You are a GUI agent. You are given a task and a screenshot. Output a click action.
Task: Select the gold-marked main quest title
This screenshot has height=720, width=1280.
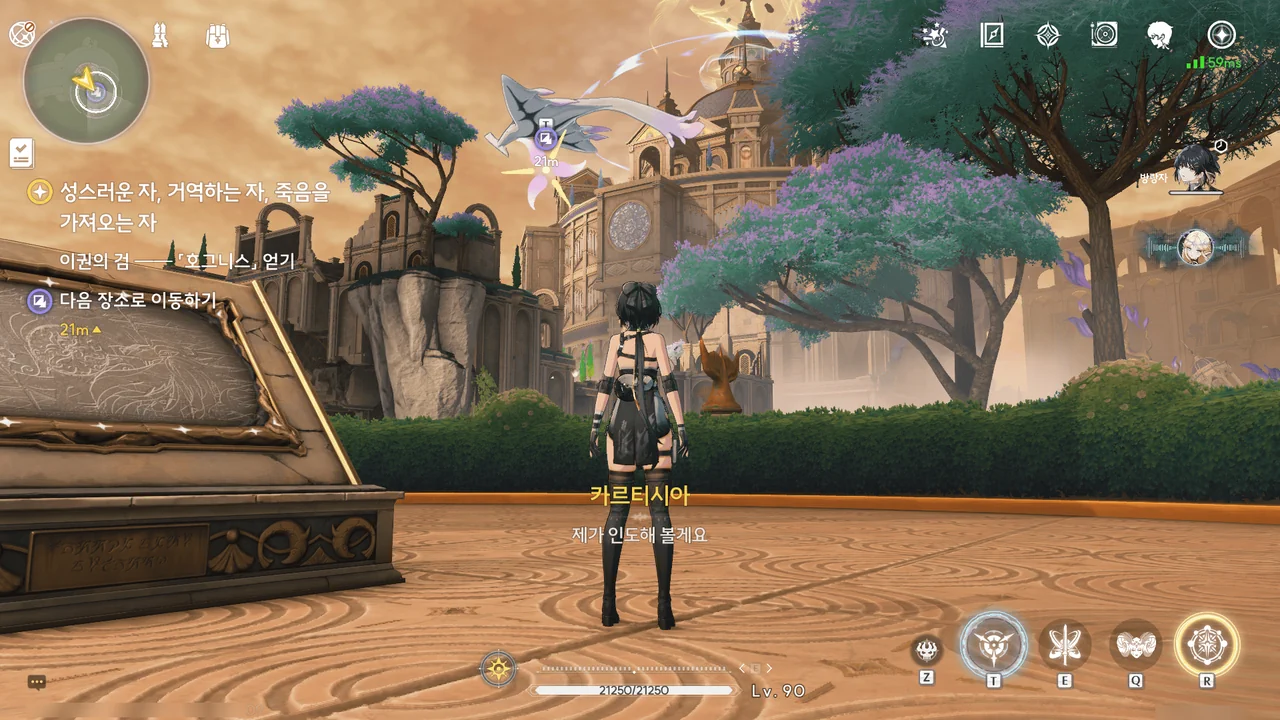pyautogui.click(x=194, y=192)
